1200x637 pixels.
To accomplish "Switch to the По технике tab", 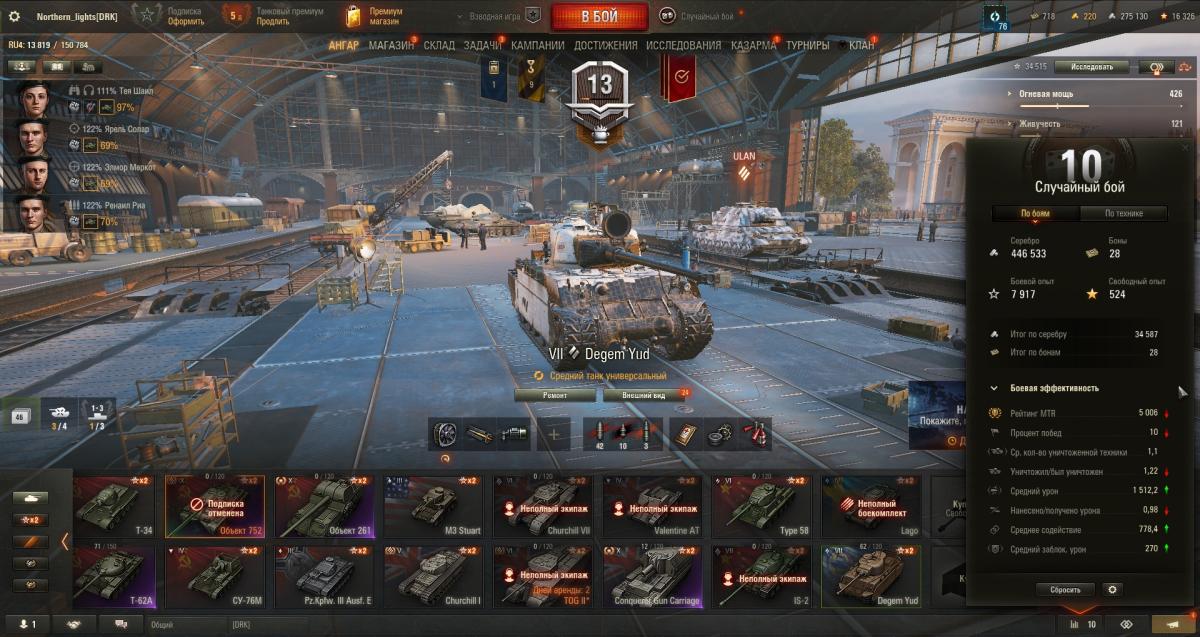I will coord(1124,213).
